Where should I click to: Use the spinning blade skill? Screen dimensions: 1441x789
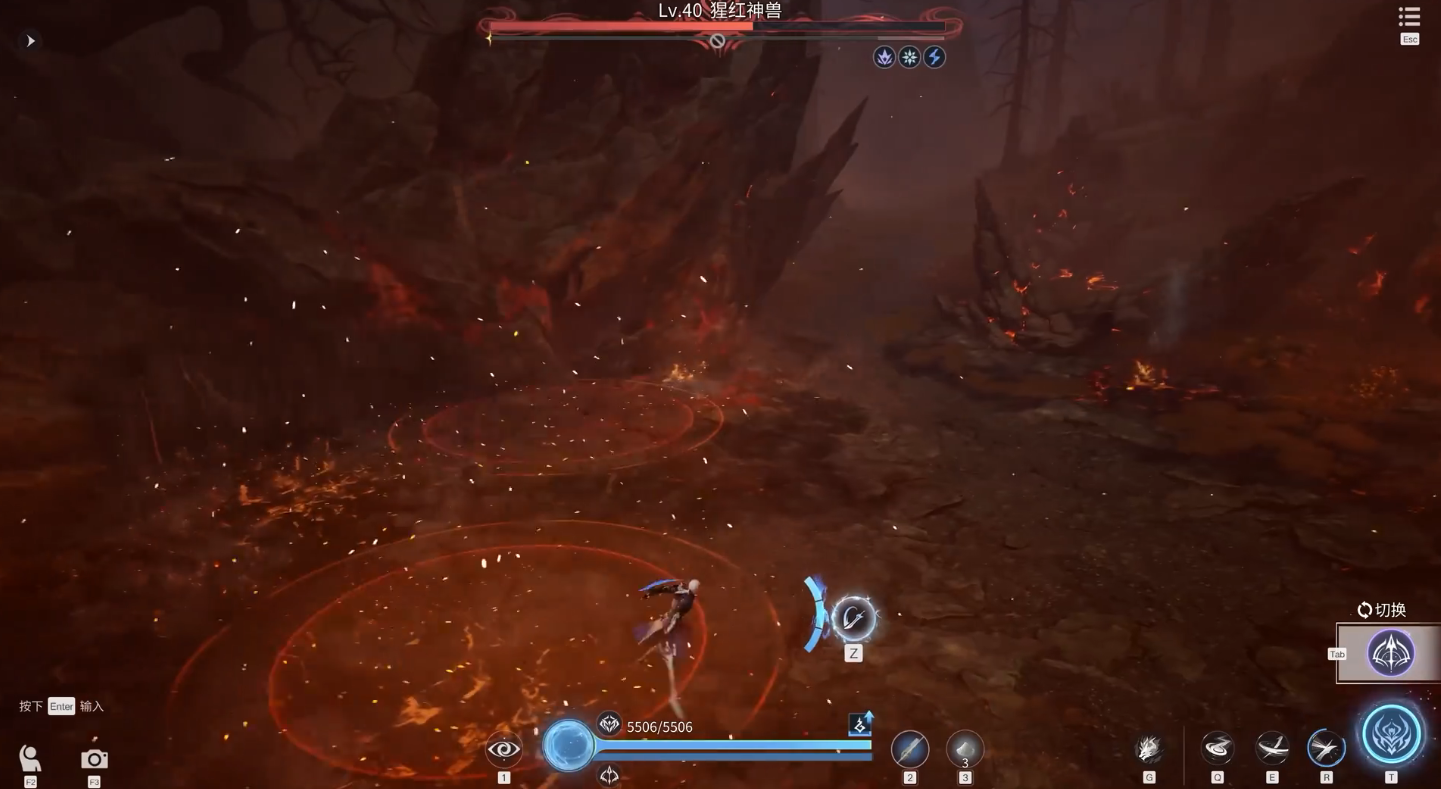pos(1272,748)
